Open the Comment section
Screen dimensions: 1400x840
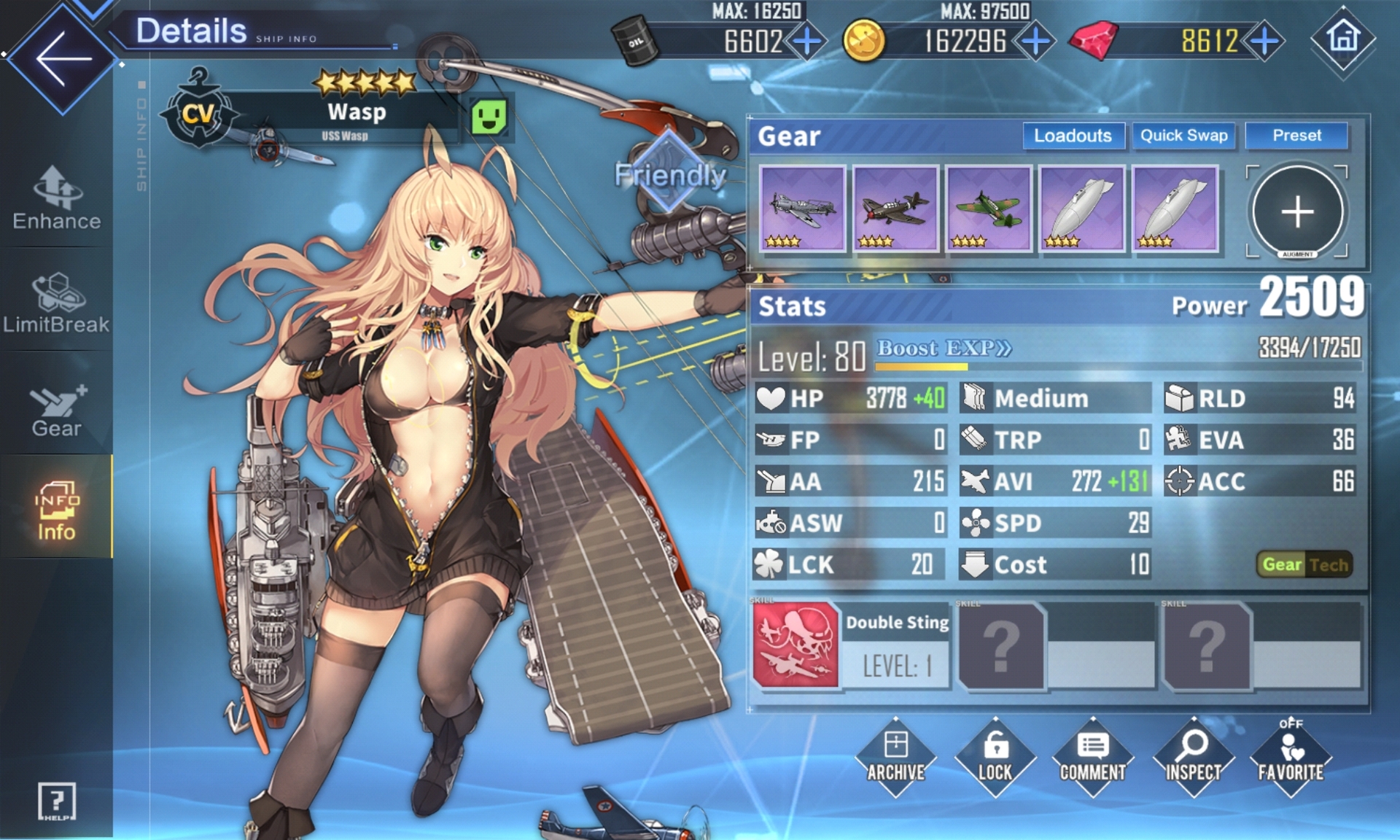1092,757
